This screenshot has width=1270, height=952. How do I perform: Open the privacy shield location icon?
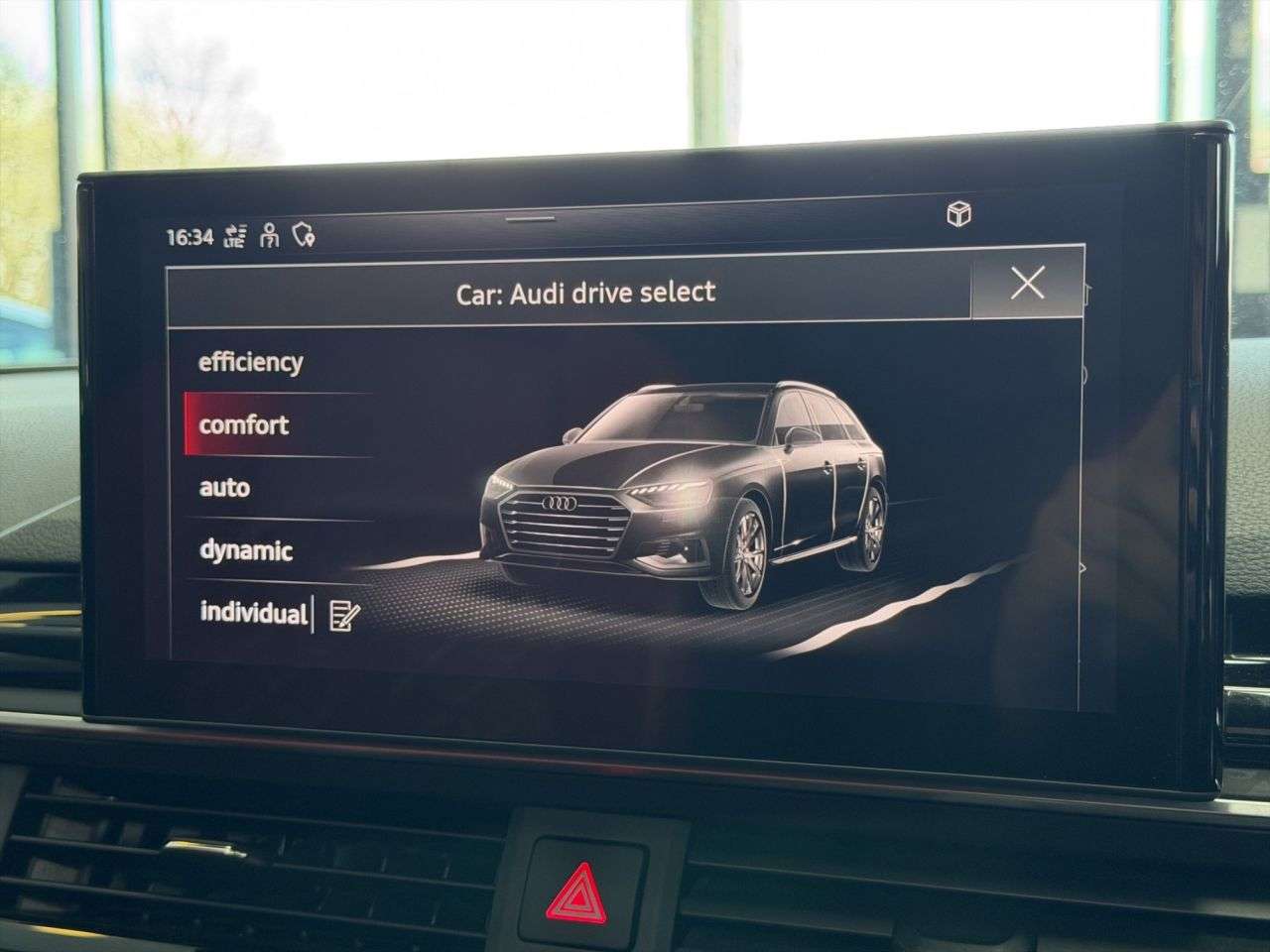click(x=304, y=234)
